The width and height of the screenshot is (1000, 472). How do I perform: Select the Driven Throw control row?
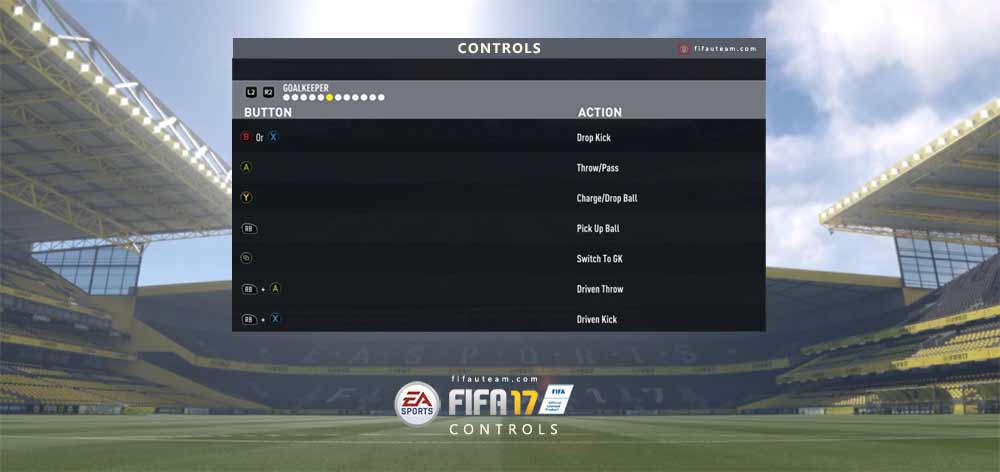point(499,289)
